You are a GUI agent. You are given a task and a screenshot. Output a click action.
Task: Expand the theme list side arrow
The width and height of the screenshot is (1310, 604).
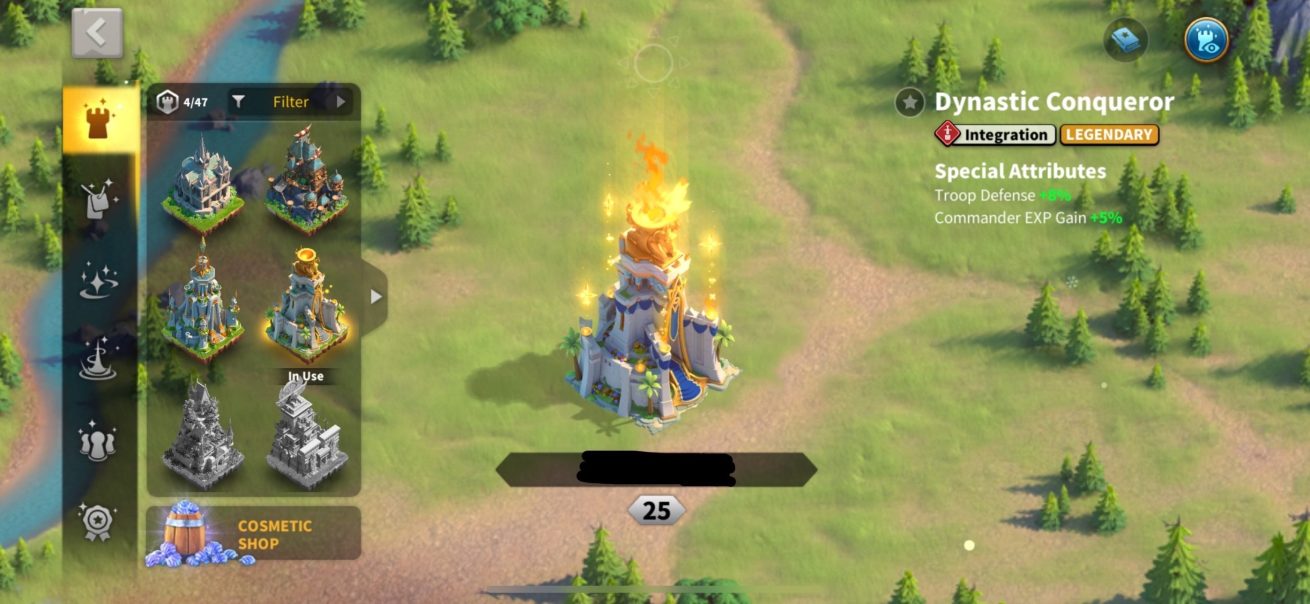click(375, 297)
